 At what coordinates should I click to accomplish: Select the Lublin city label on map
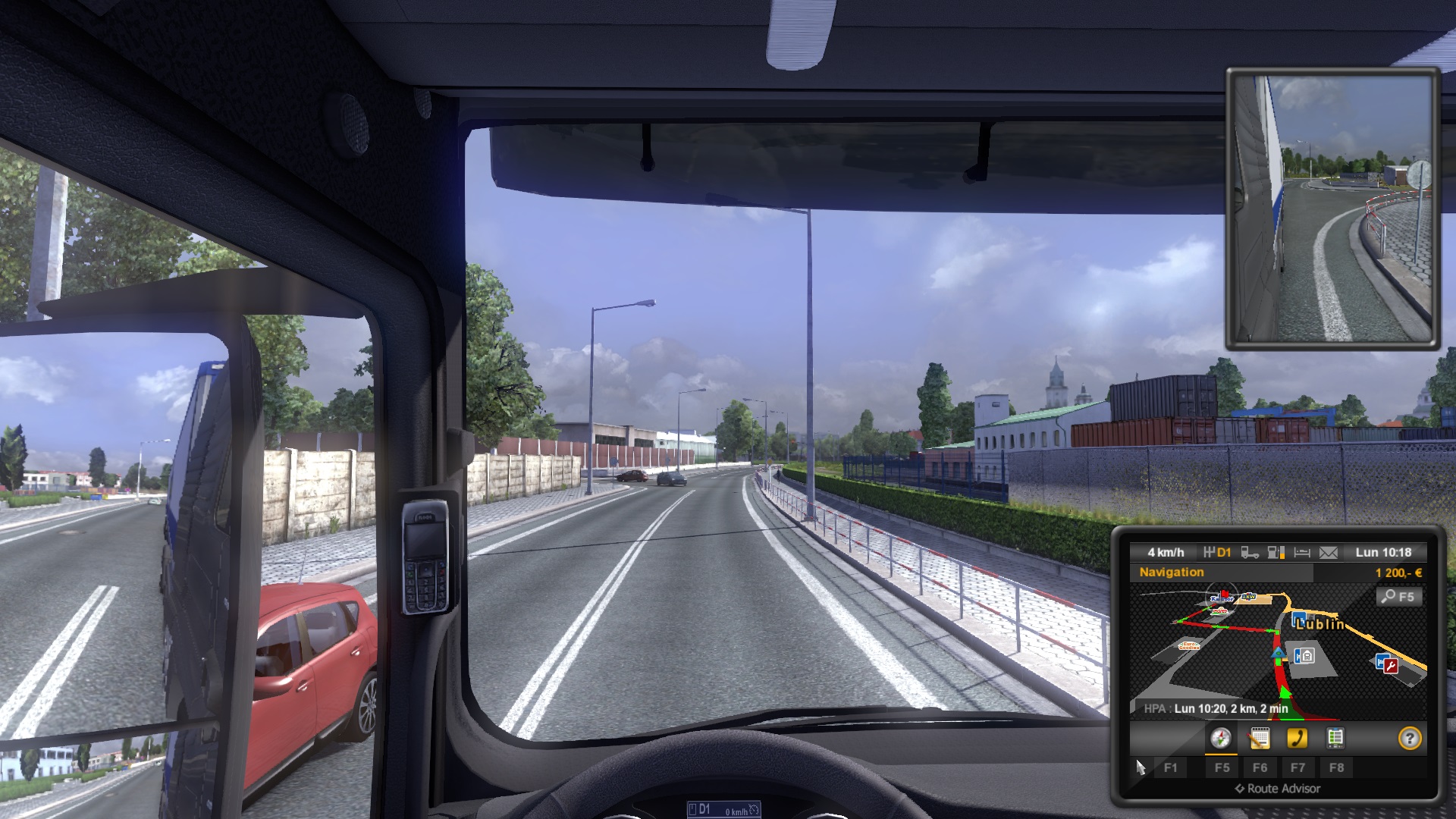coord(1321,624)
